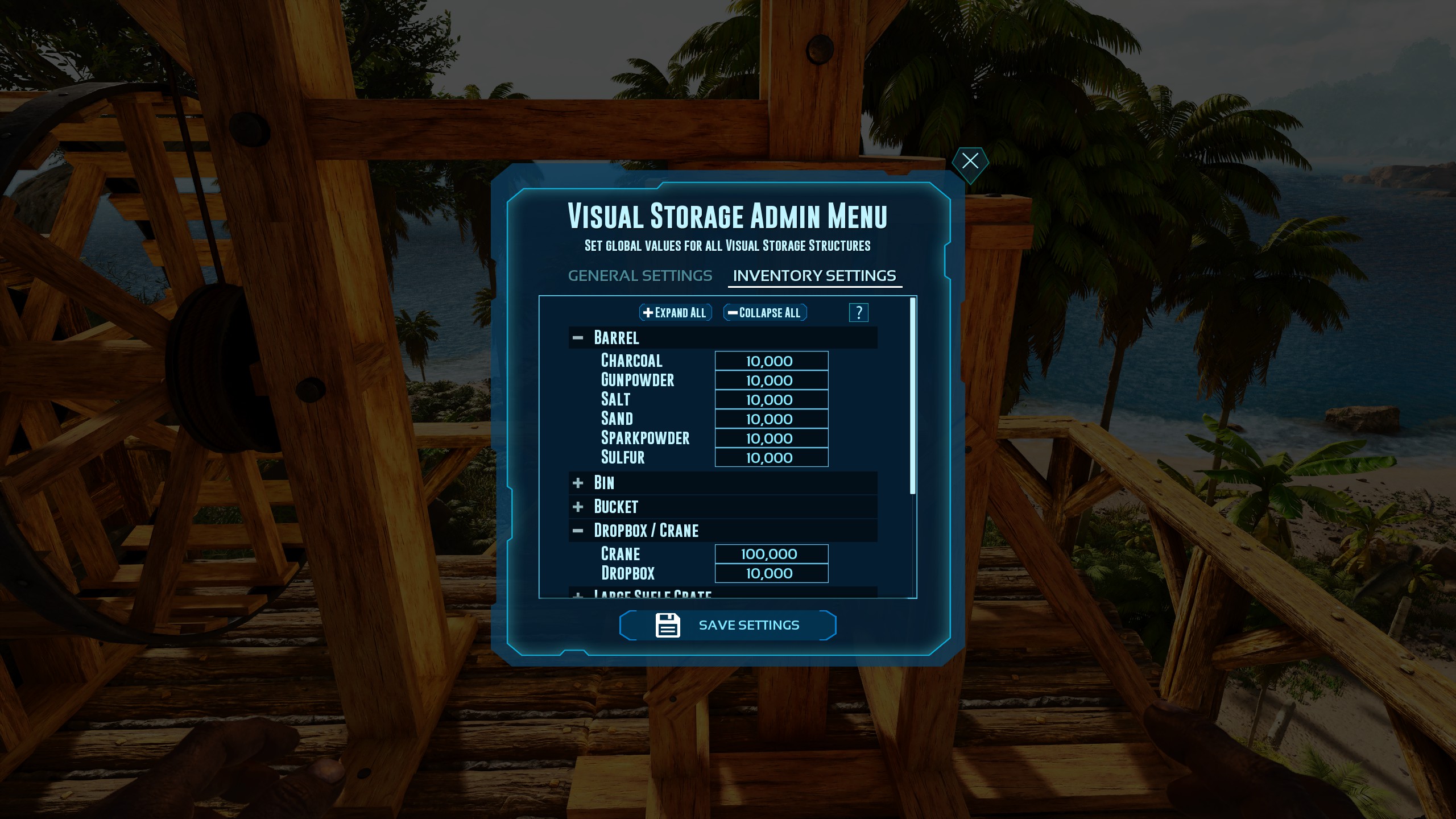
Task: Click the plus icon on Expand All
Action: [648, 312]
